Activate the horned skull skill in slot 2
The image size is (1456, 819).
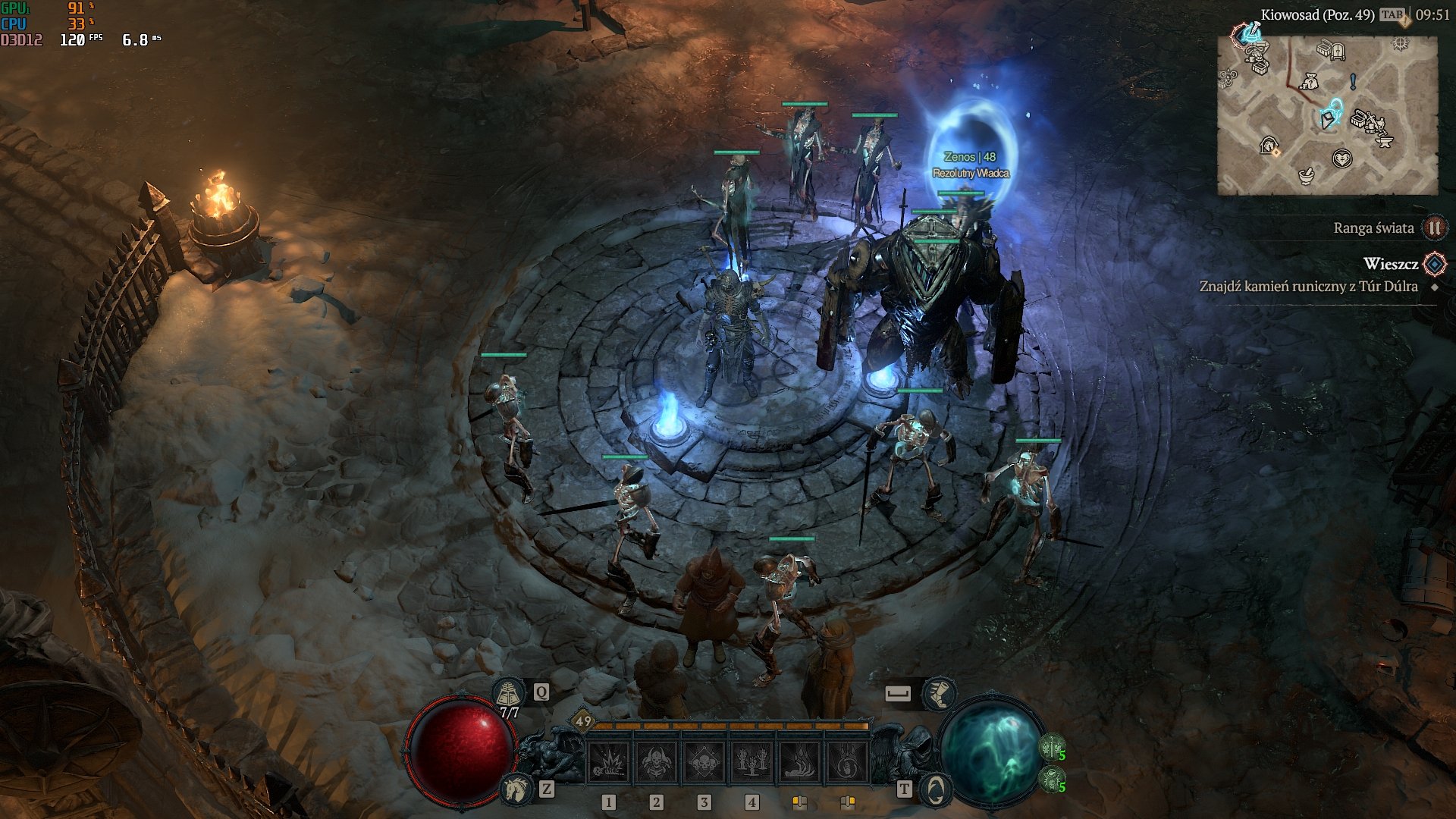coord(656,761)
